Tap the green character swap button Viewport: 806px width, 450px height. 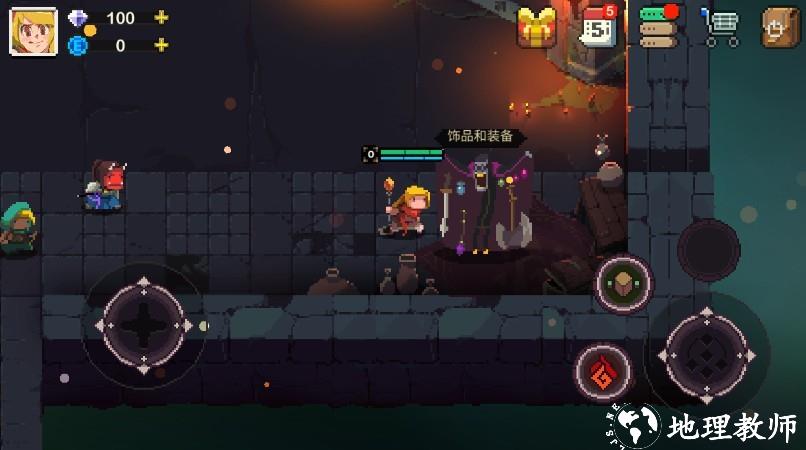pyautogui.click(x=624, y=284)
